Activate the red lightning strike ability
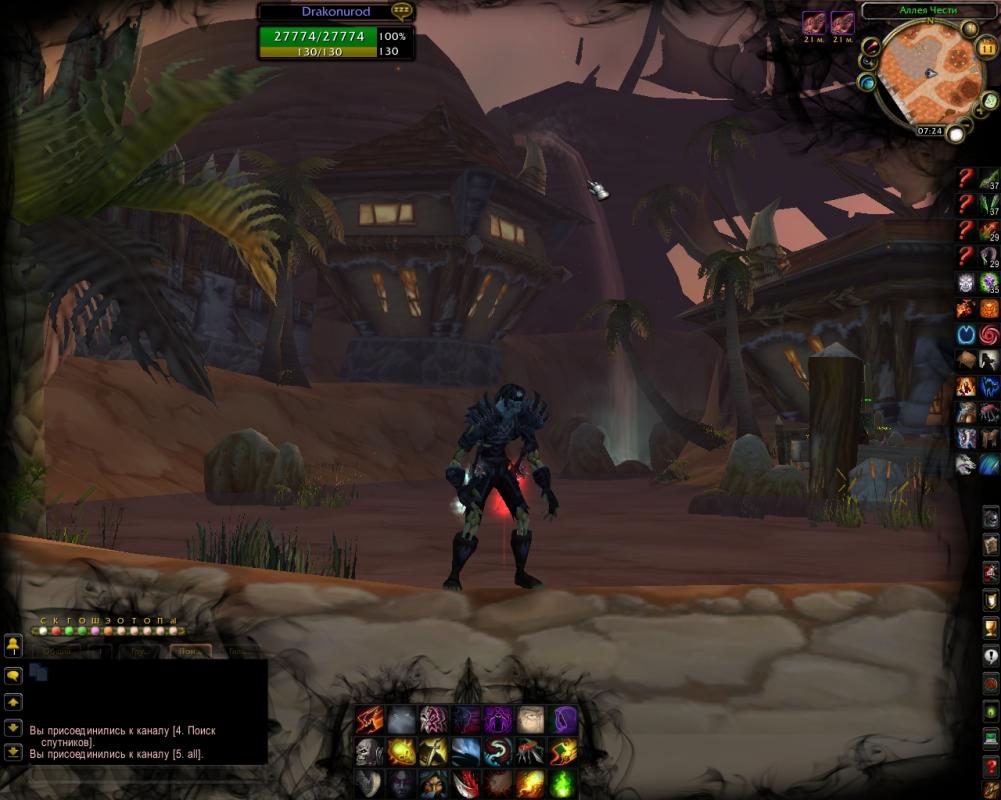1001x800 pixels. tap(370, 719)
